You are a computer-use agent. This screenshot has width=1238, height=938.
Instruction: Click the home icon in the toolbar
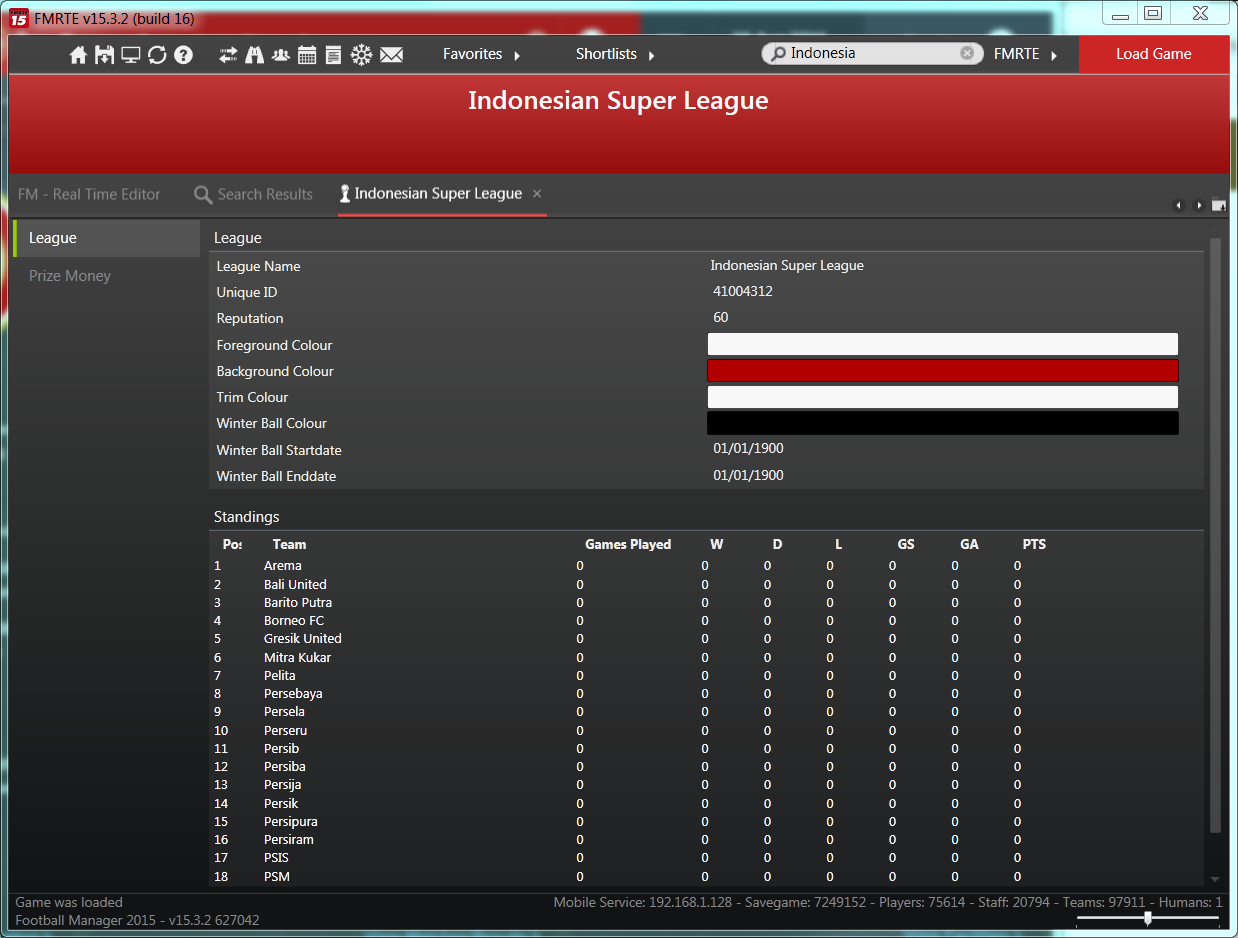(78, 55)
